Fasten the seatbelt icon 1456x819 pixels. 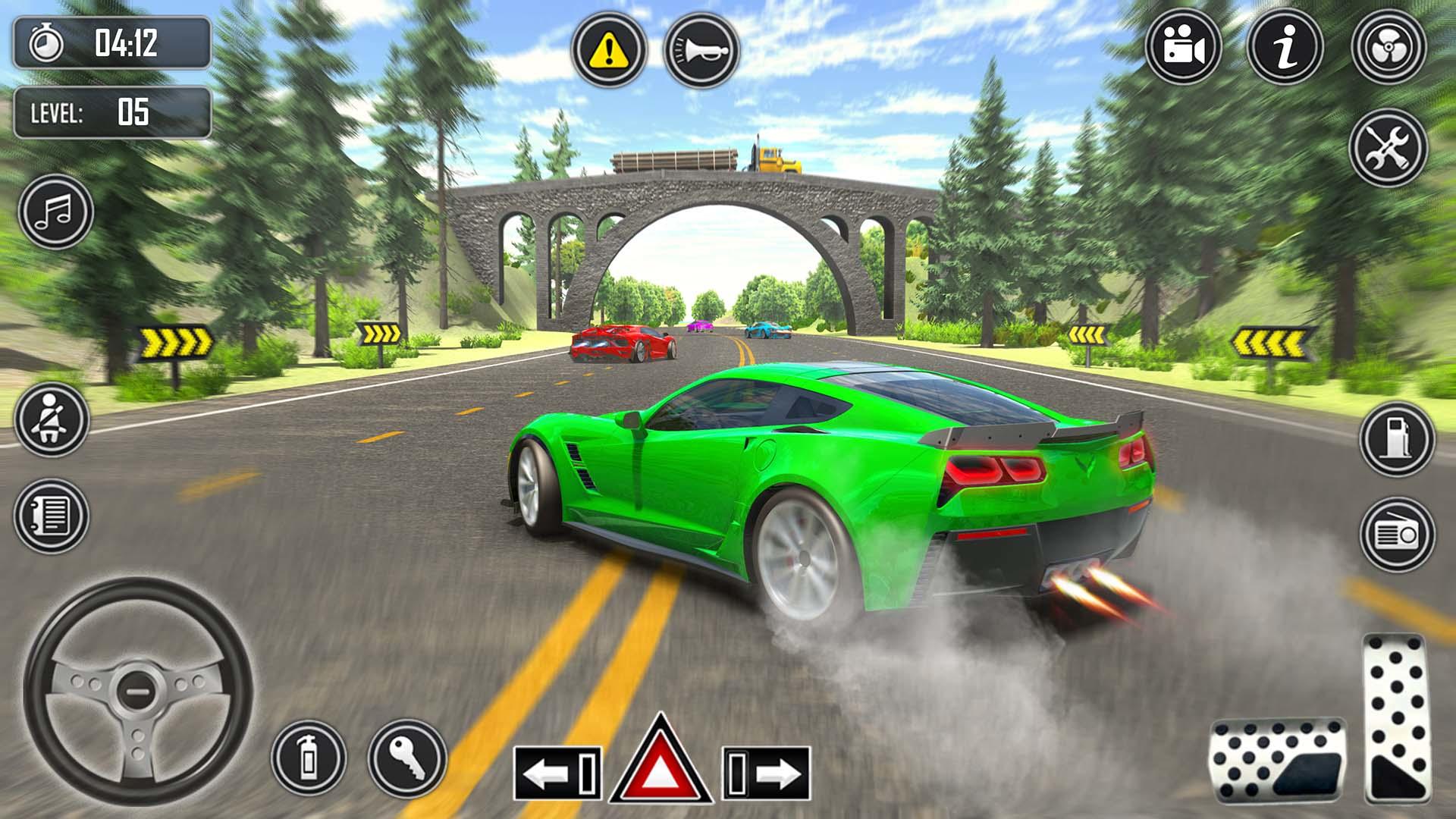click(51, 419)
